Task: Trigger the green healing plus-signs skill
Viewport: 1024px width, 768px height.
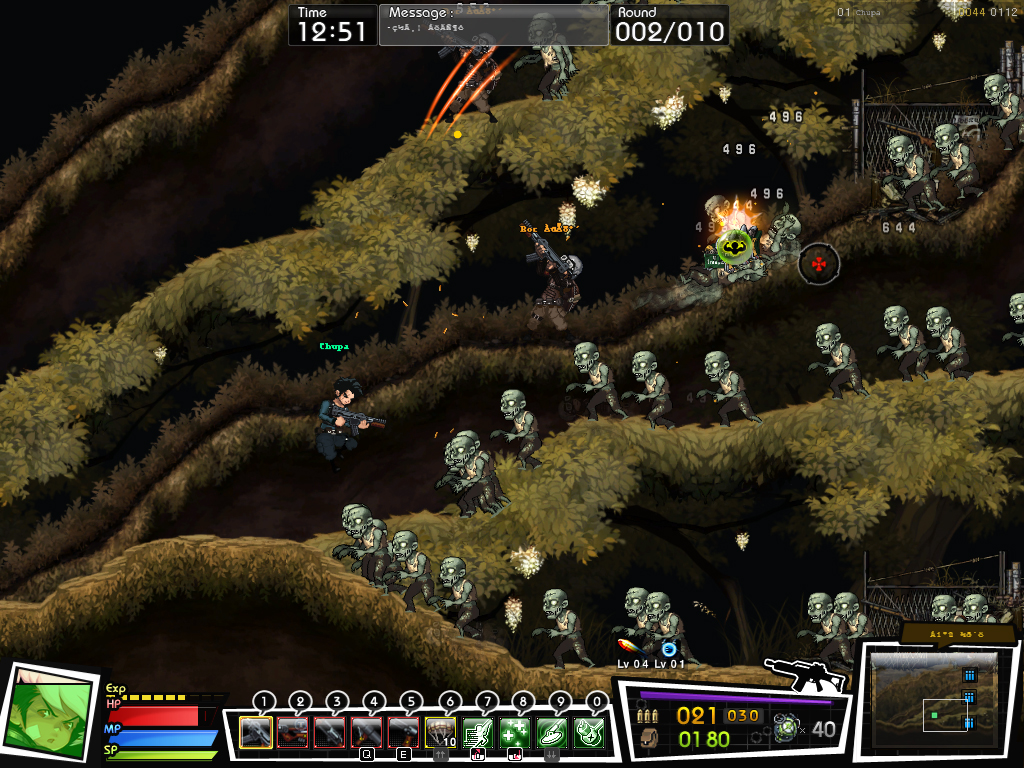Action: [x=514, y=732]
